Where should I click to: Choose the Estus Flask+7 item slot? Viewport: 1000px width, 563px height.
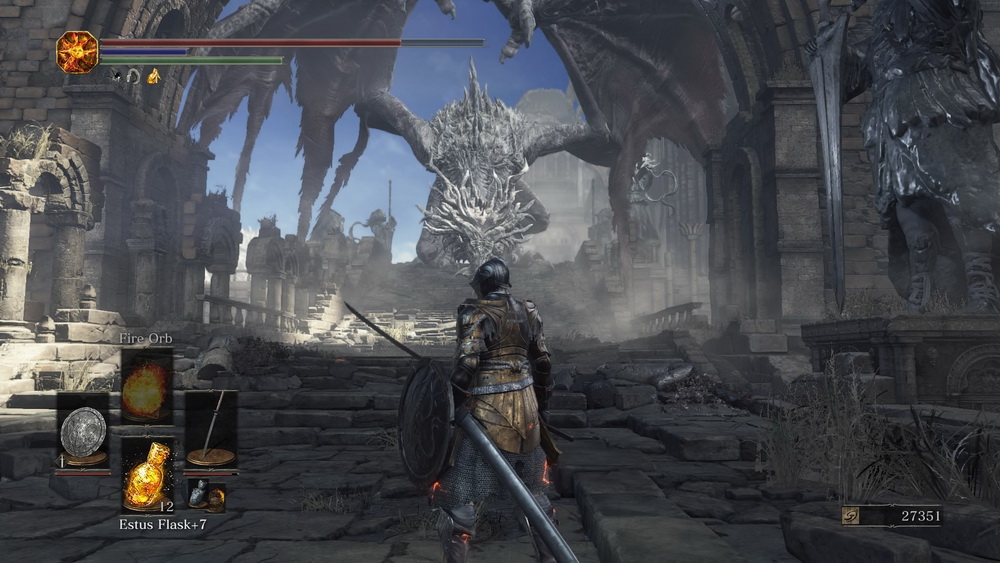pos(147,477)
